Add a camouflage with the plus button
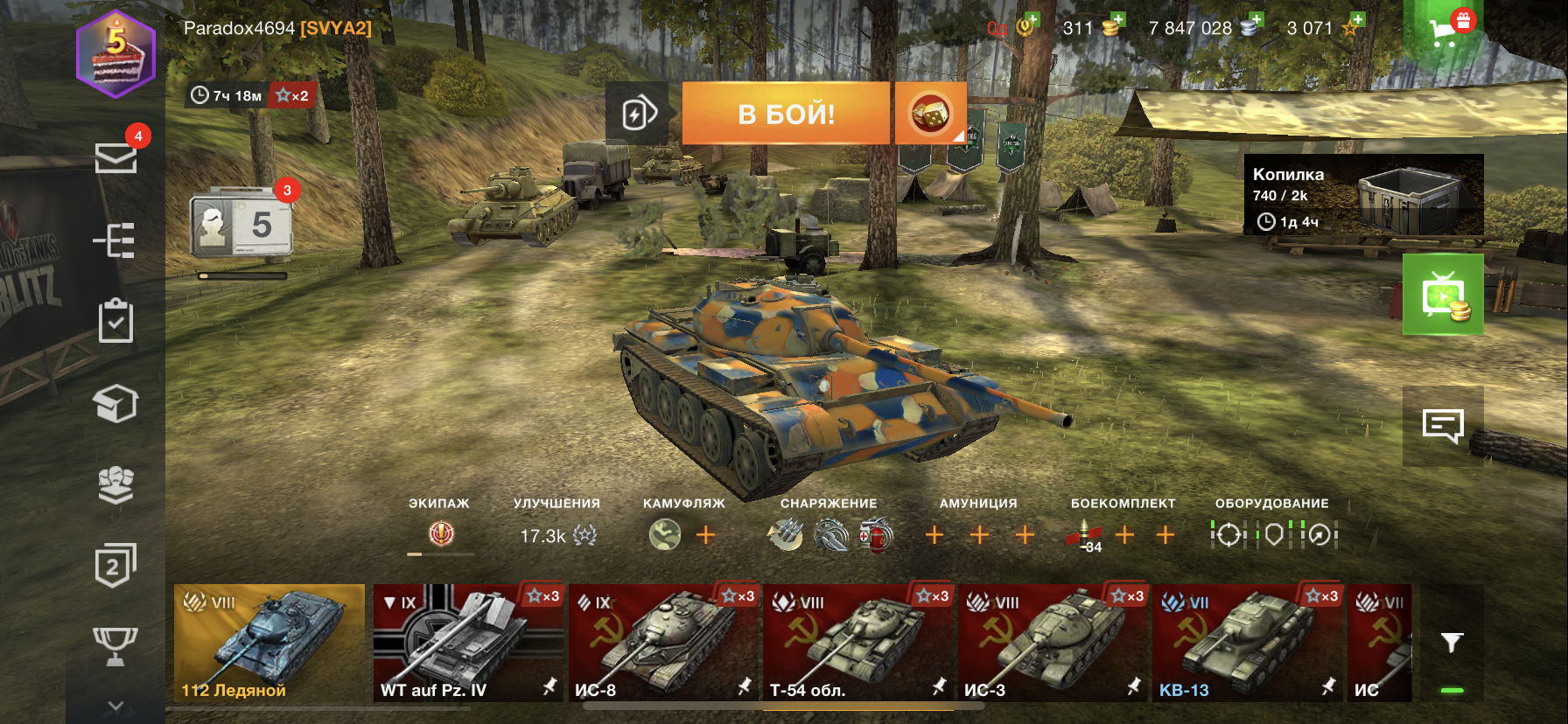The width and height of the screenshot is (1568, 724). 705,534
